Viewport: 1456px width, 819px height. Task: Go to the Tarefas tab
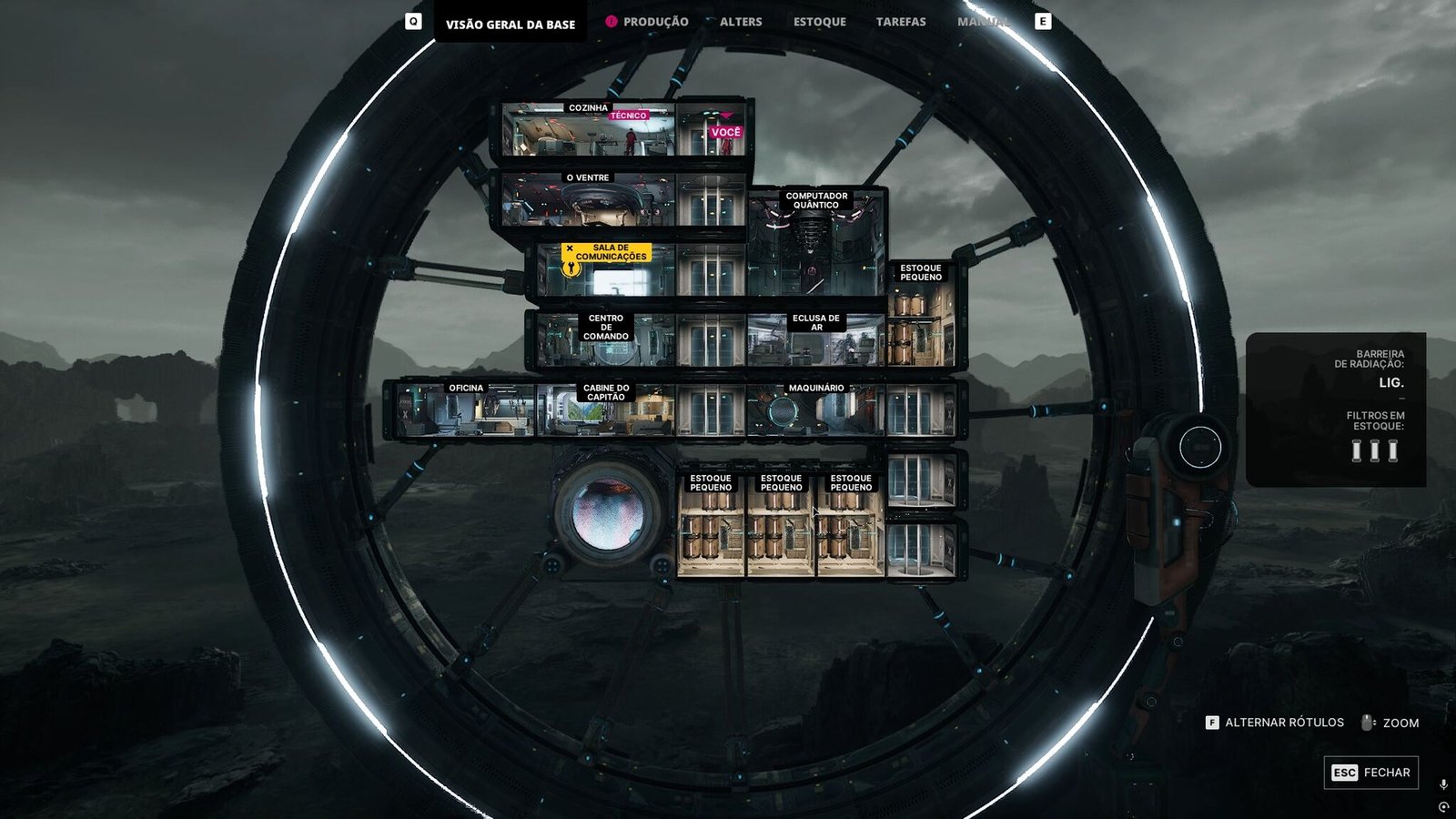(901, 22)
